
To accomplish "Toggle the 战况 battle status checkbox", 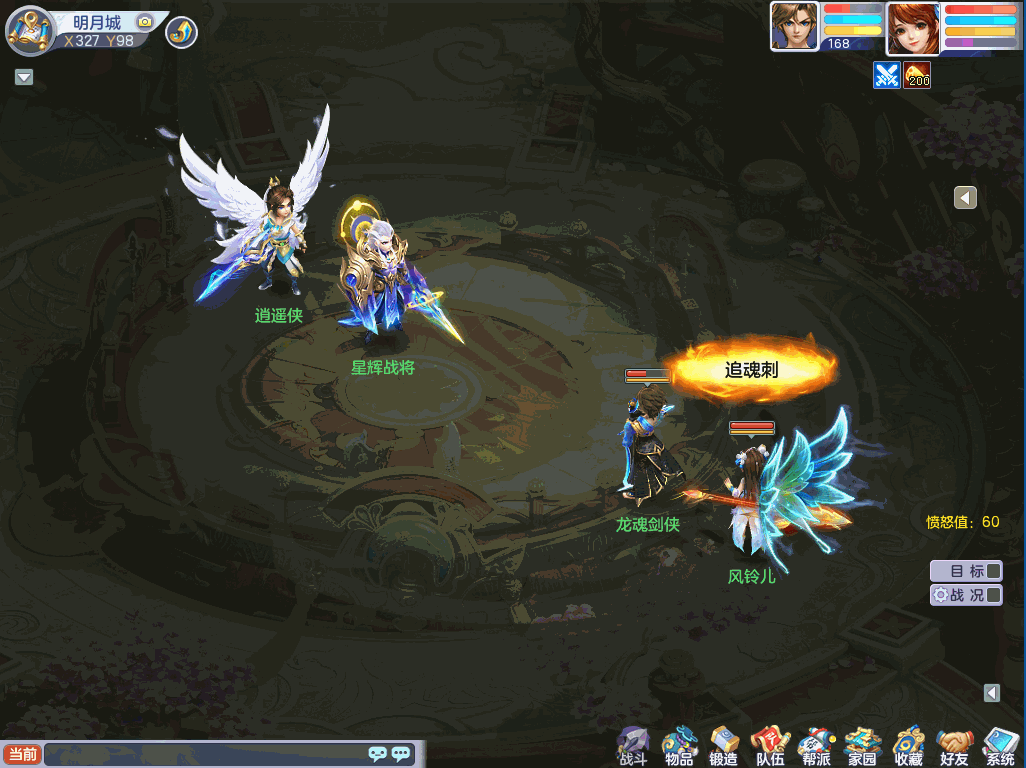I will click(993, 595).
